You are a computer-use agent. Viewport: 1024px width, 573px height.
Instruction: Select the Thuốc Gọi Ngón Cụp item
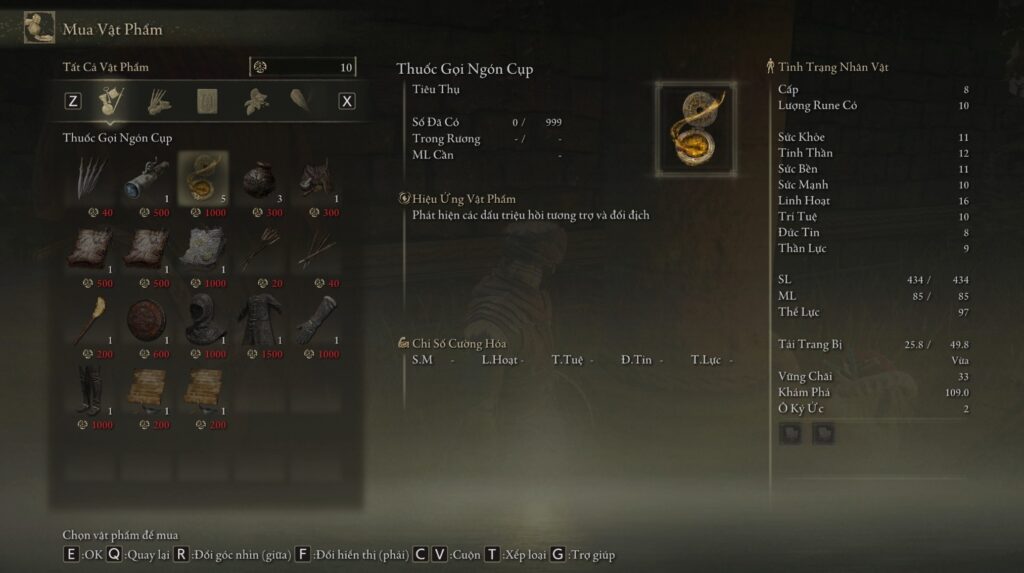click(203, 177)
